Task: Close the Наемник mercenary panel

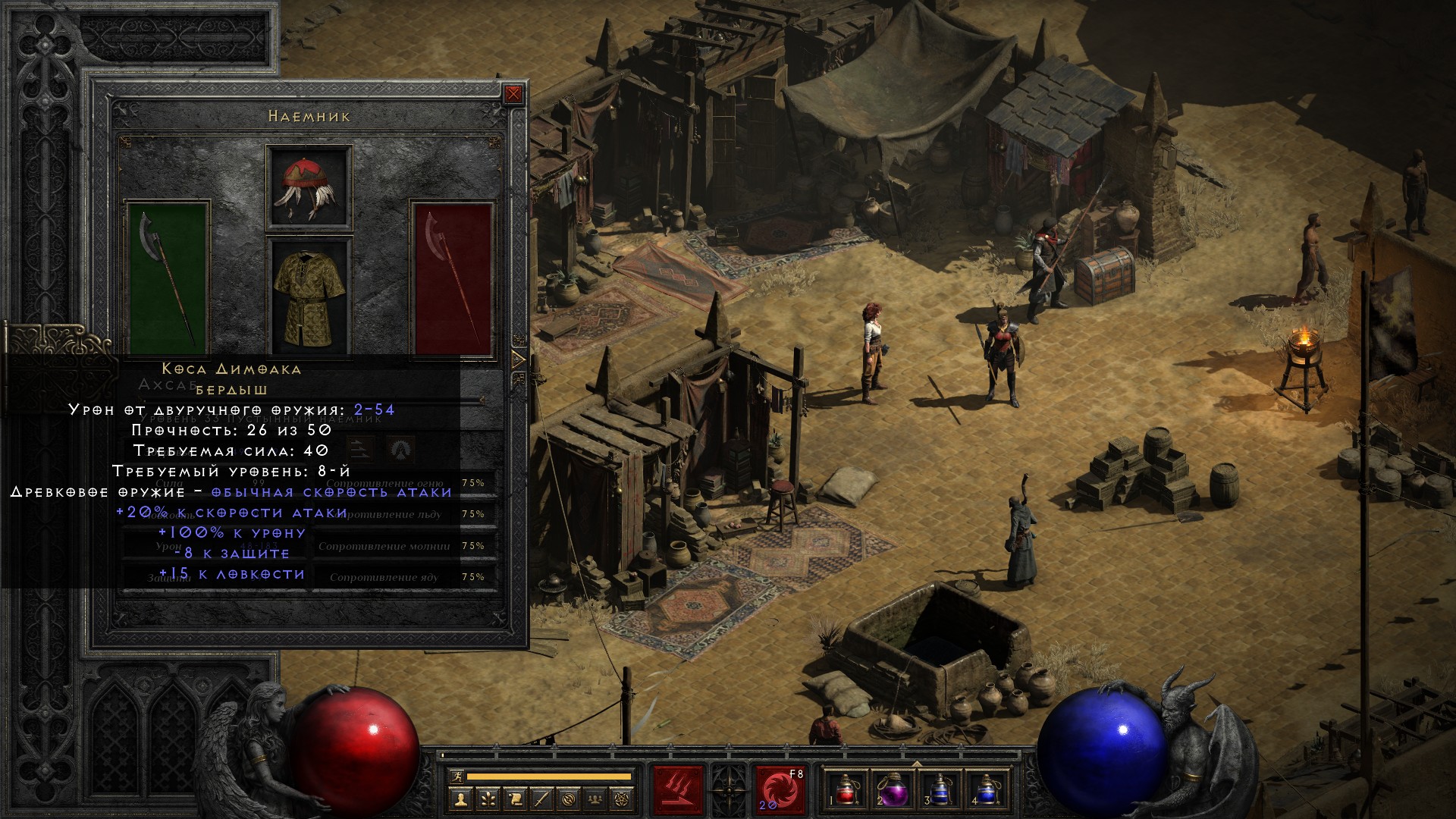Action: (513, 94)
